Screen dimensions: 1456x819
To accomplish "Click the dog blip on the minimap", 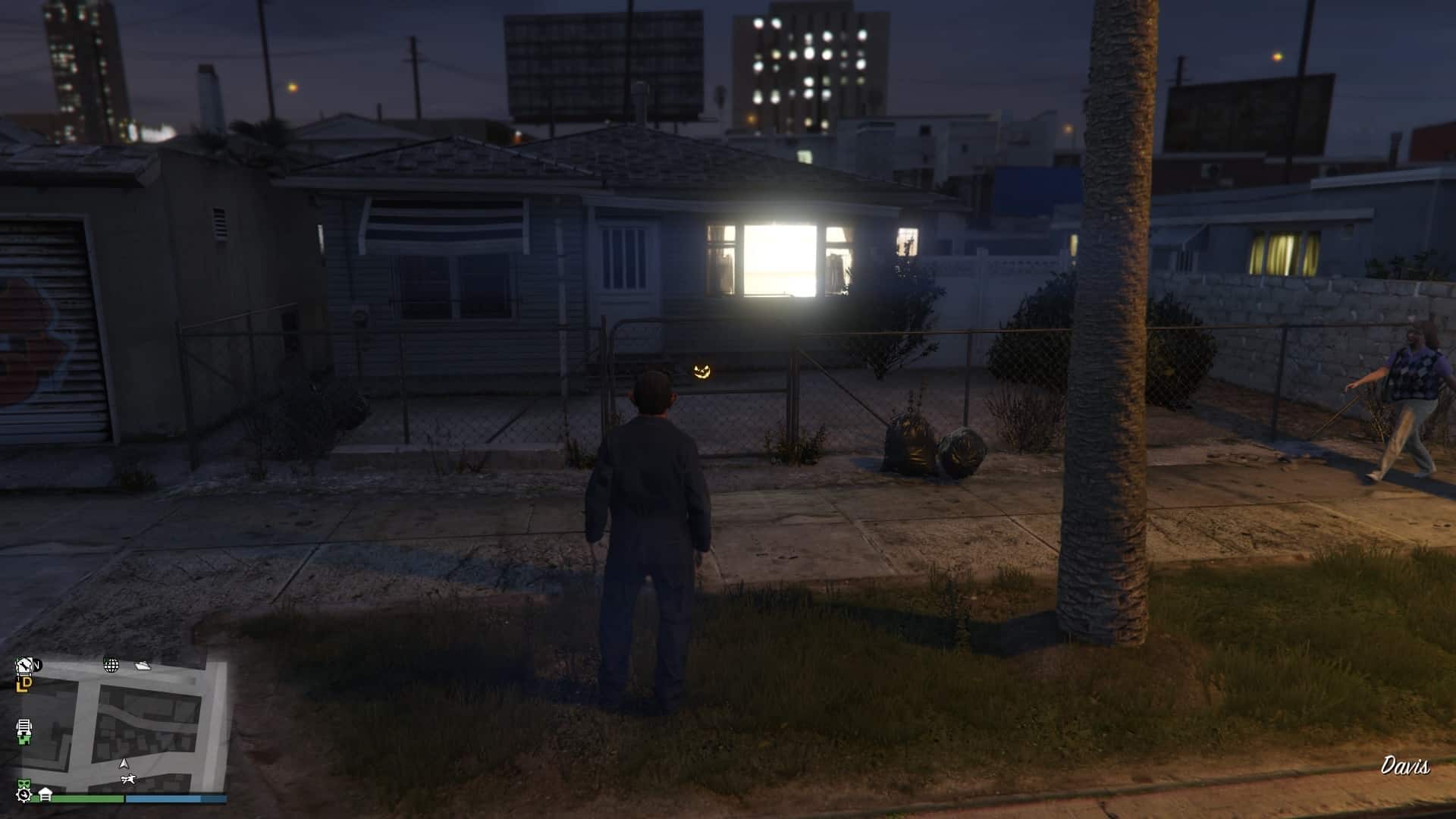I will [127, 779].
